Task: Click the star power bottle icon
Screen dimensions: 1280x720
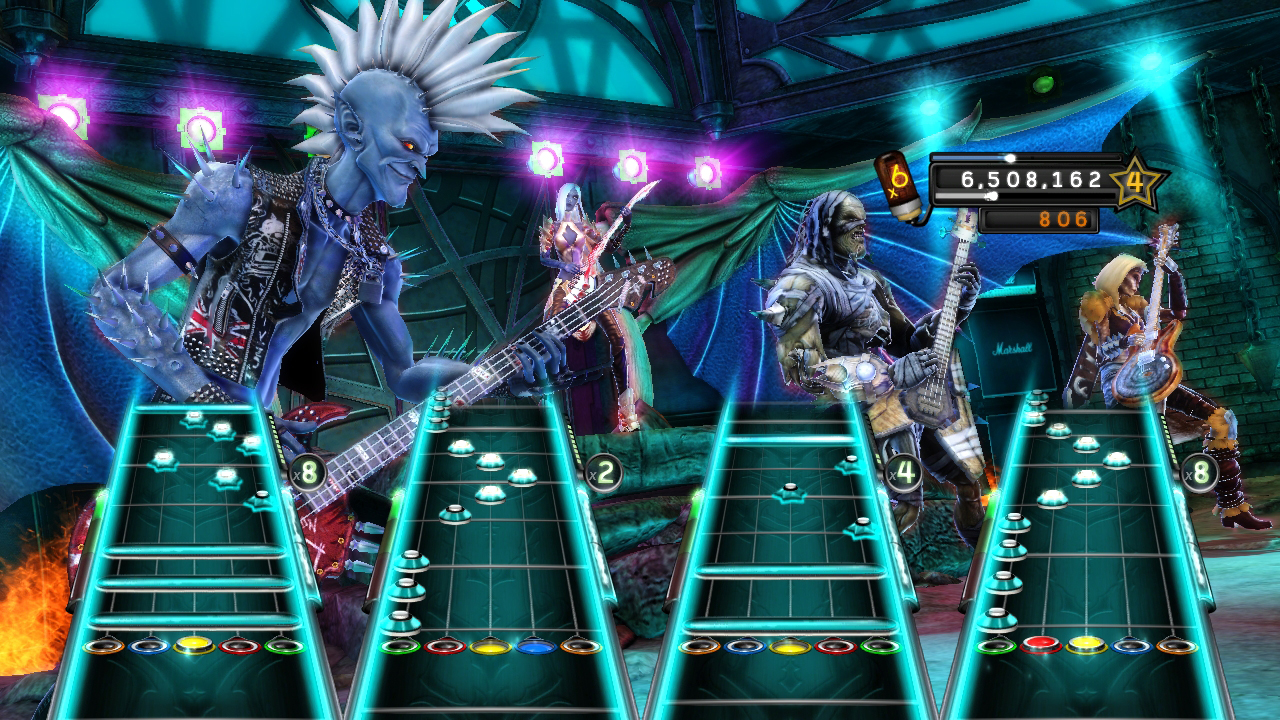Action: pos(900,185)
